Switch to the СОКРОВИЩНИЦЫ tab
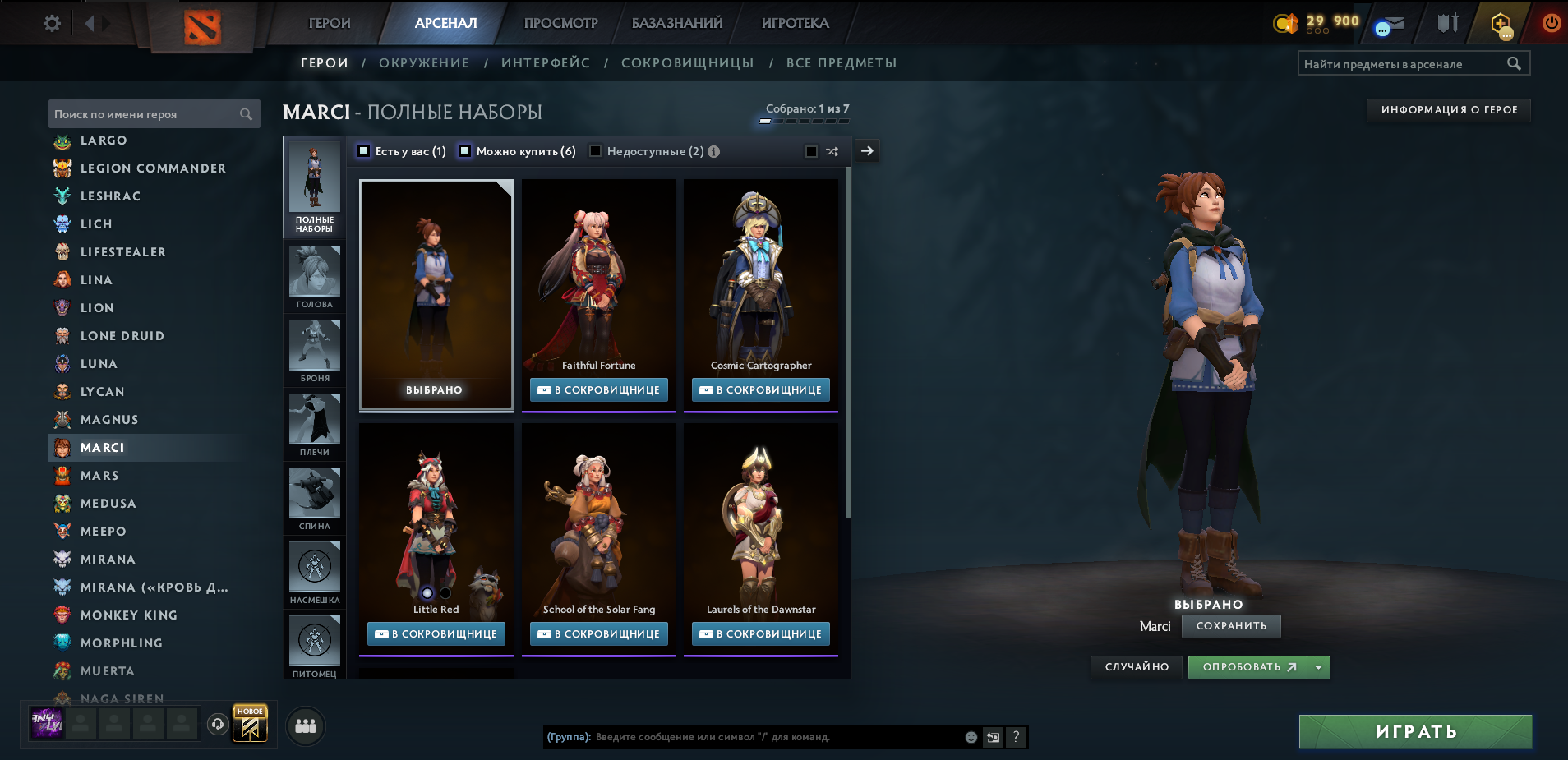1568x760 pixels. 689,62
